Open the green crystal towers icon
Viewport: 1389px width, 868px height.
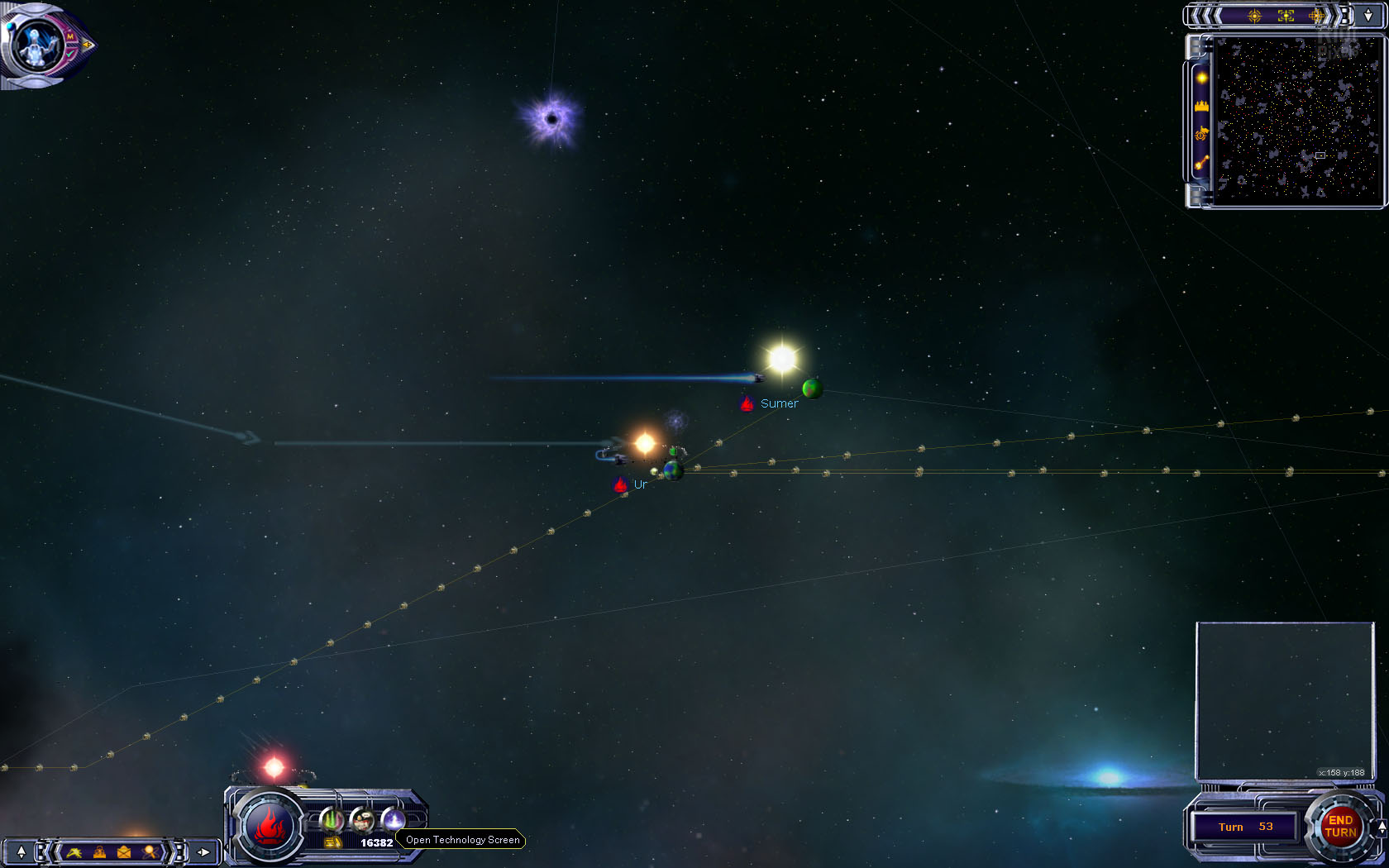332,819
